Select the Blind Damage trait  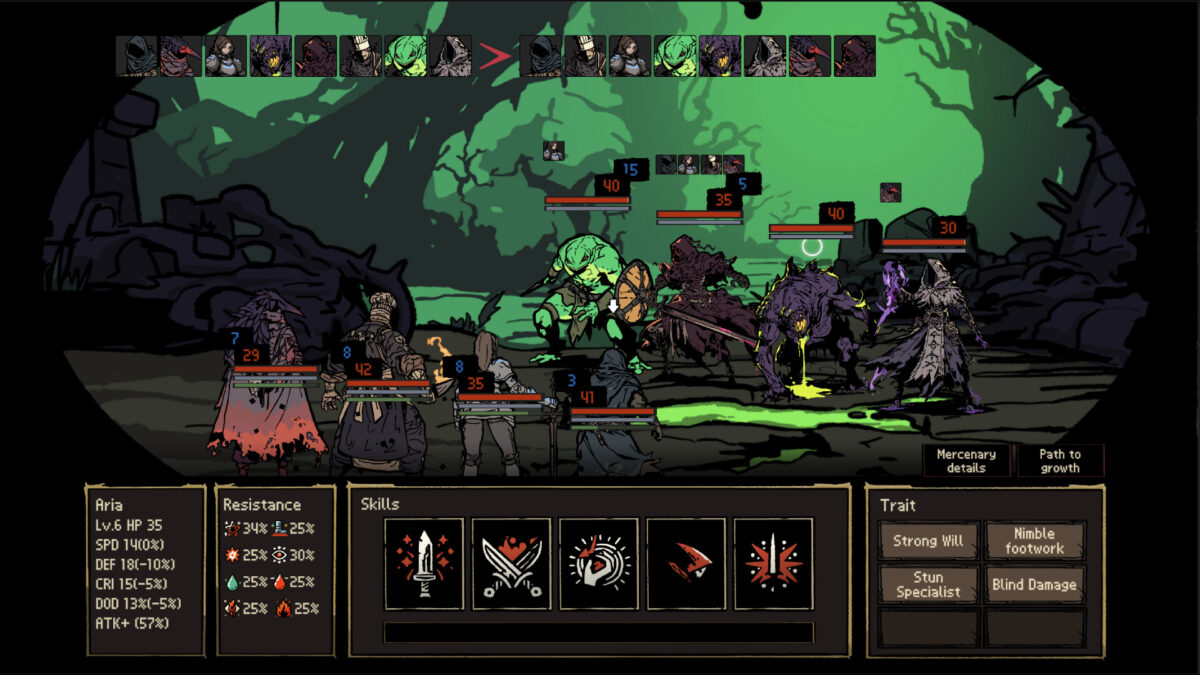pyautogui.click(x=1034, y=584)
